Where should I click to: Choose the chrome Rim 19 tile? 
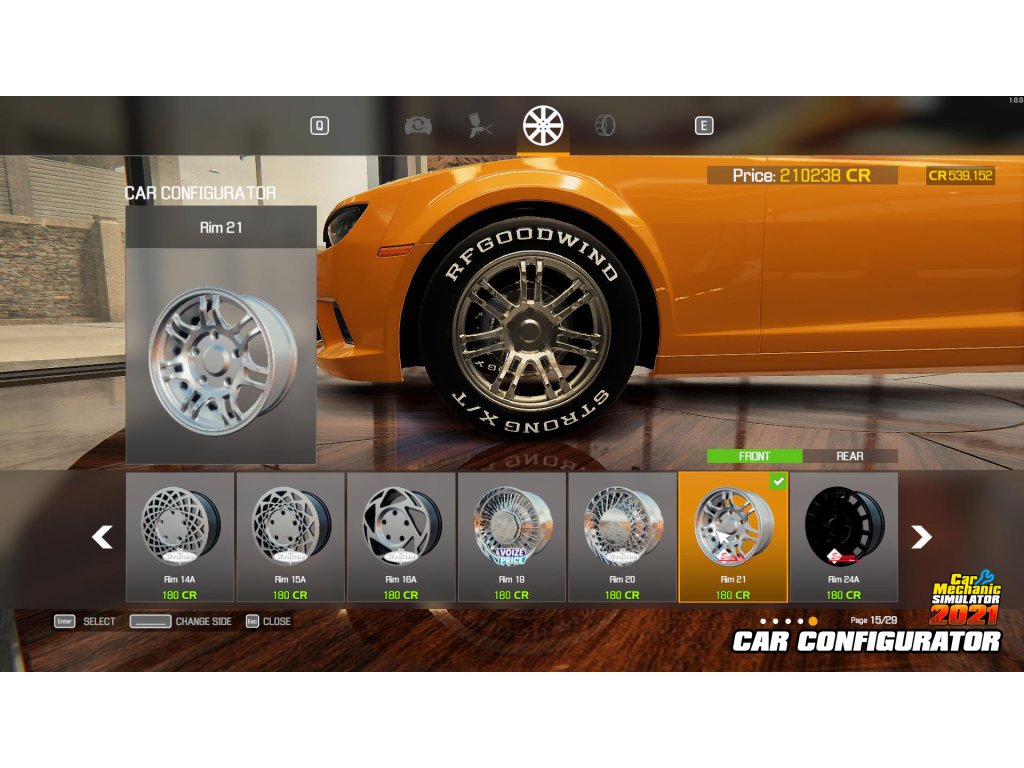point(512,537)
